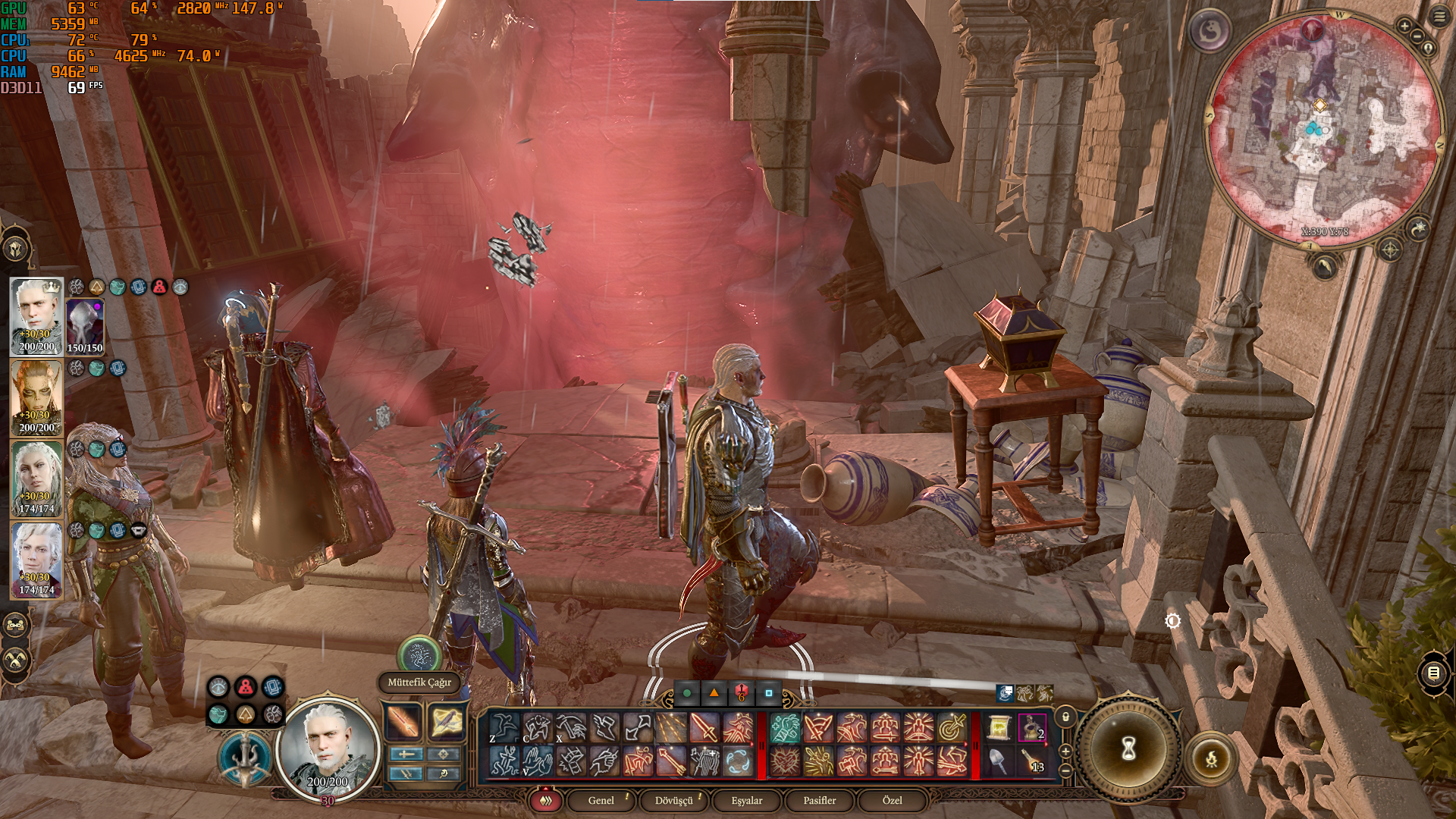Select the Pasifler tab
Viewport: 1456px width, 819px height.
coord(820,800)
